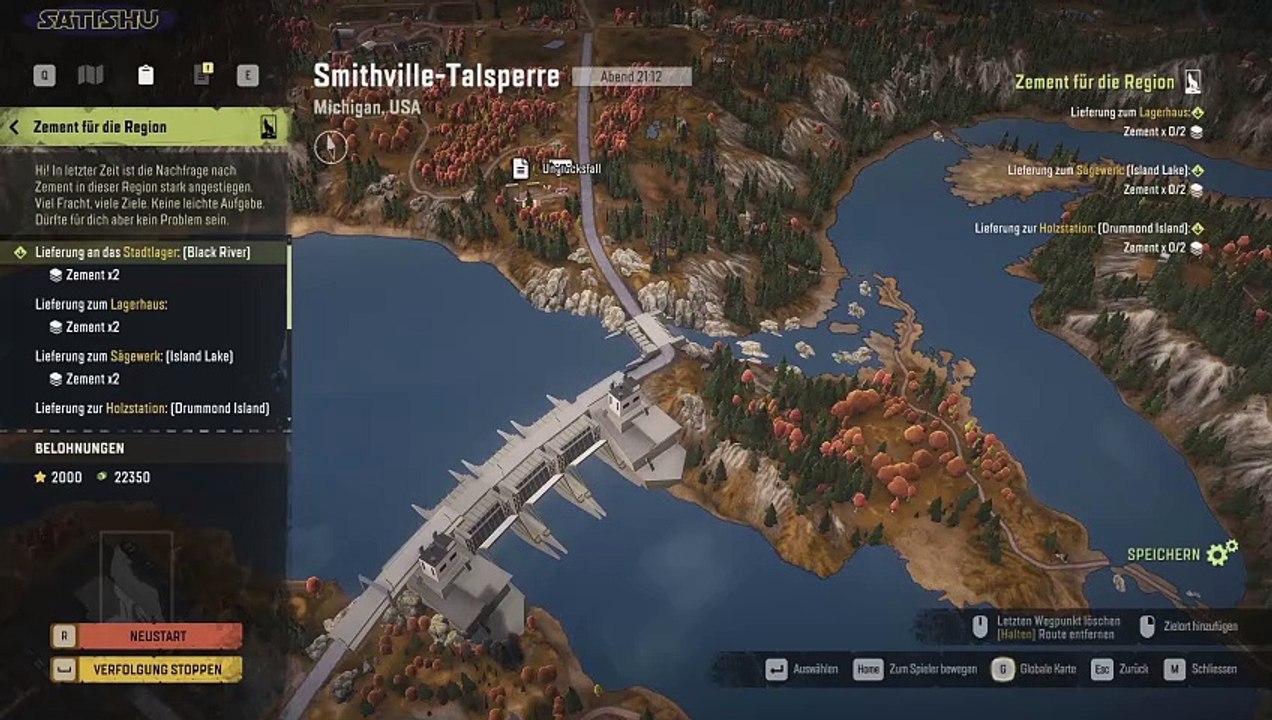This screenshot has height=720, width=1272.
Task: Click the Lagerhaus tracker entry on the right
Action: (x=1132, y=113)
